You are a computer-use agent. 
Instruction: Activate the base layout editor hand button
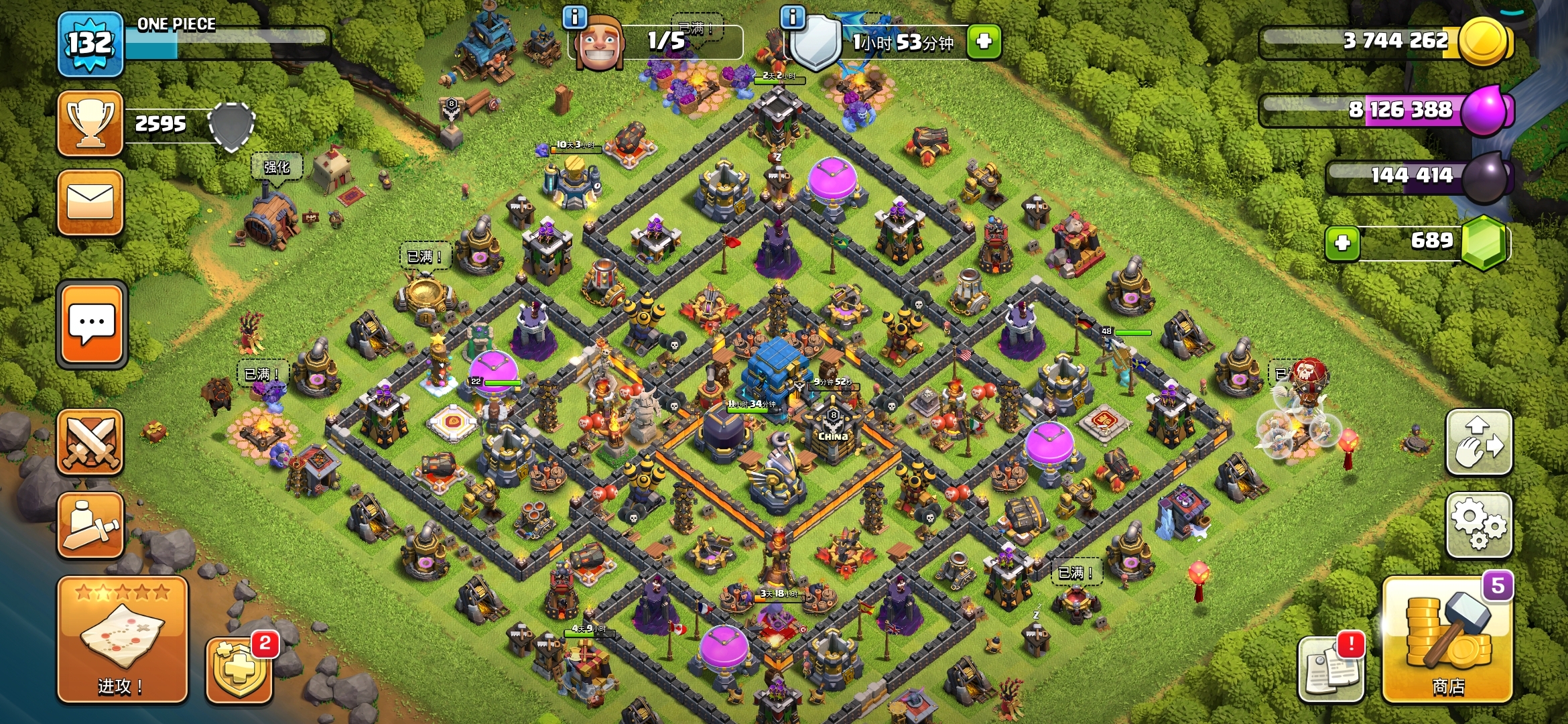pyautogui.click(x=1479, y=442)
